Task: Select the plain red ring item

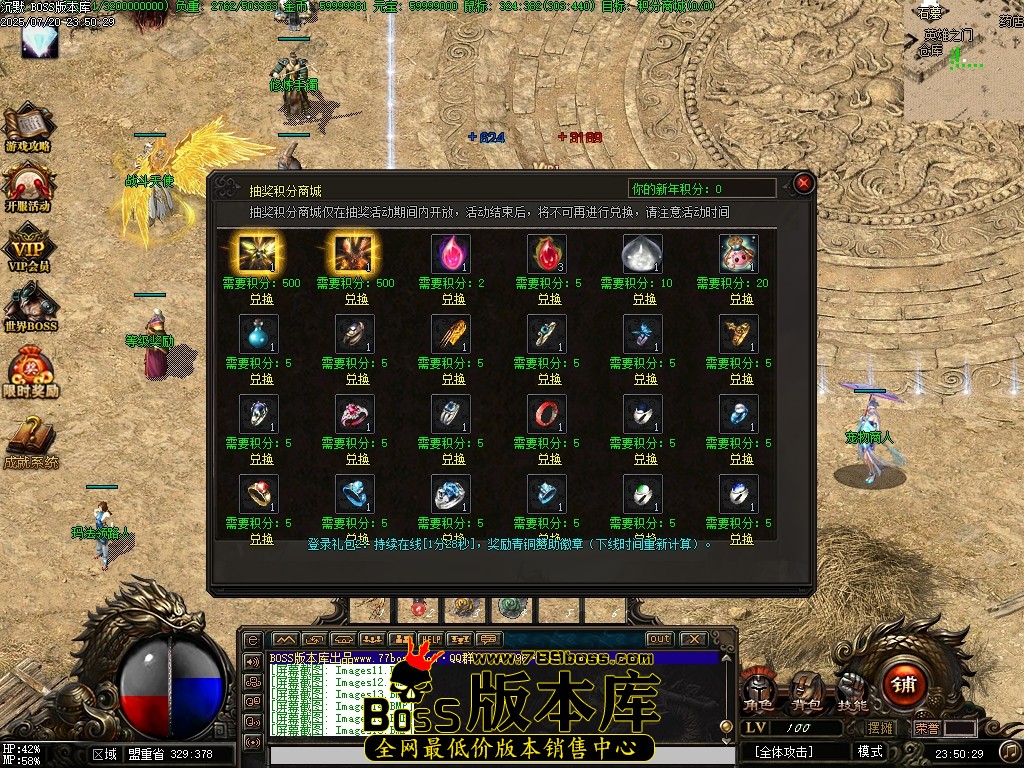Action: click(x=549, y=414)
